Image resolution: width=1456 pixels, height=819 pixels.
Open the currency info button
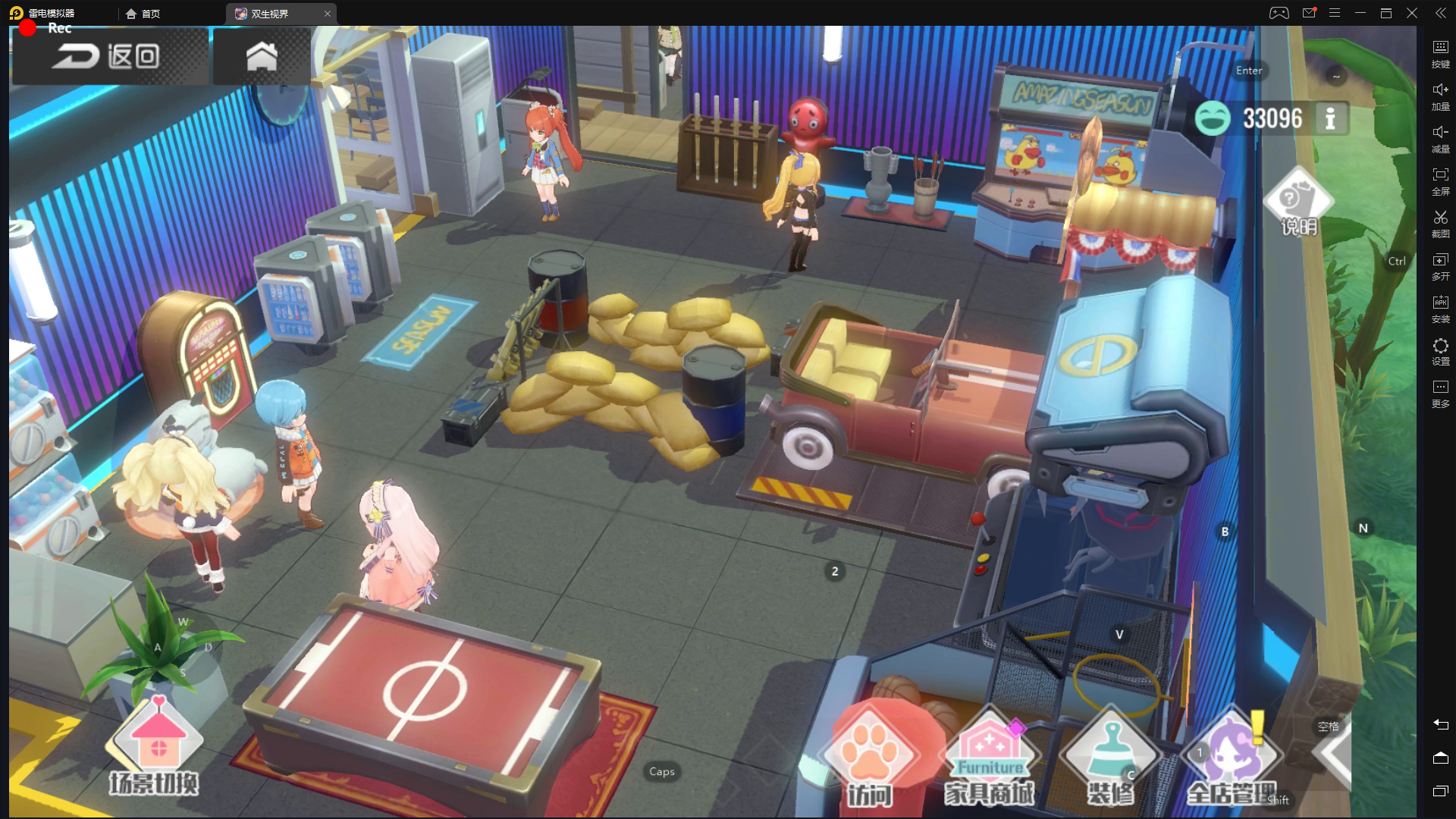tap(1330, 118)
